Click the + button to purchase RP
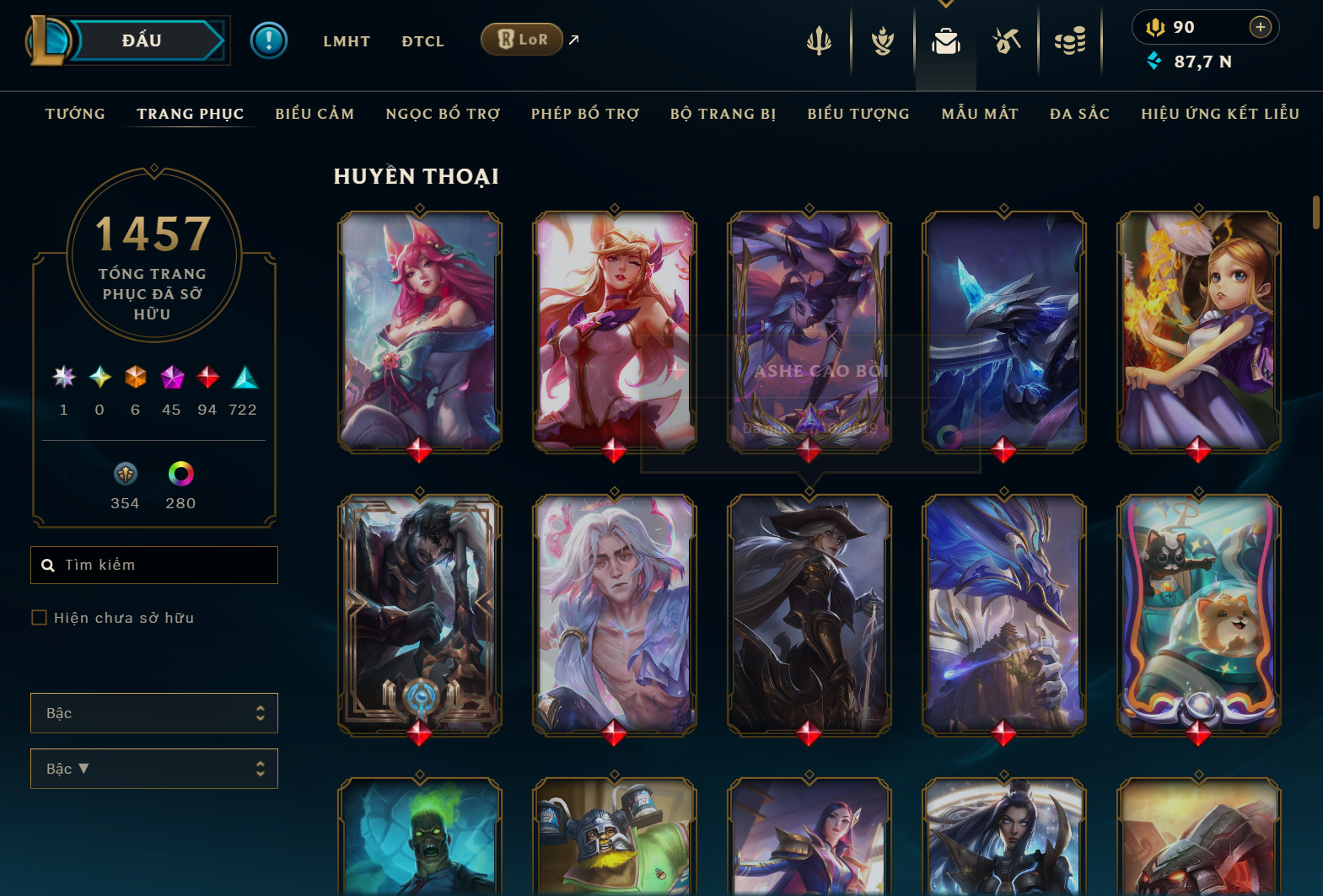The height and width of the screenshot is (896, 1323). (1261, 27)
